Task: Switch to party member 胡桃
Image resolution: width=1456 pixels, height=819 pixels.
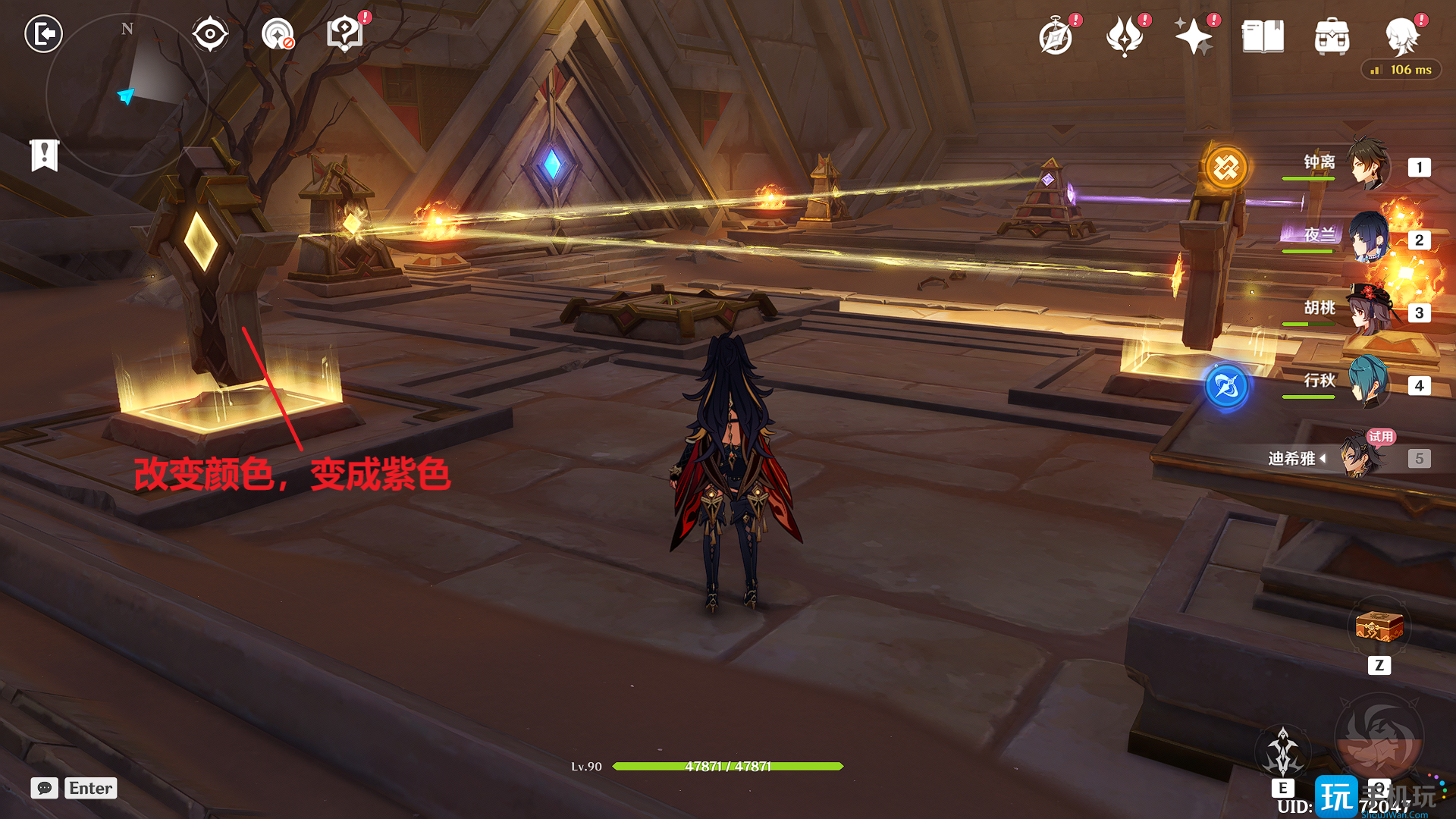Action: (x=1367, y=311)
